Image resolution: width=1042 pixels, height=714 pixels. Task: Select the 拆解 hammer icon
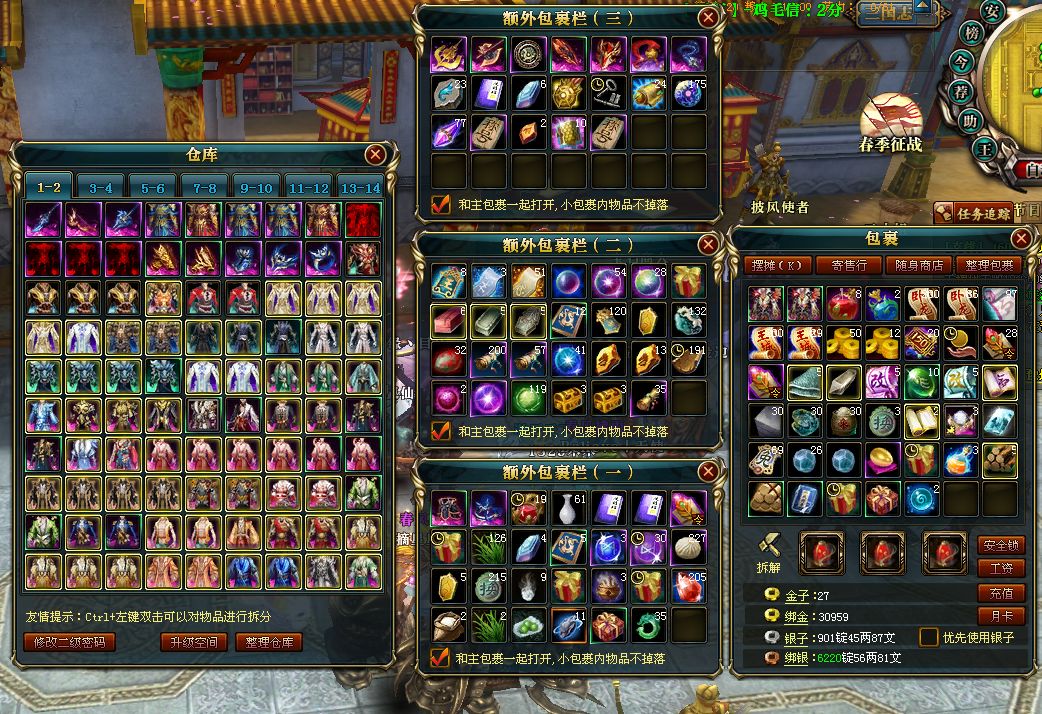pos(768,545)
